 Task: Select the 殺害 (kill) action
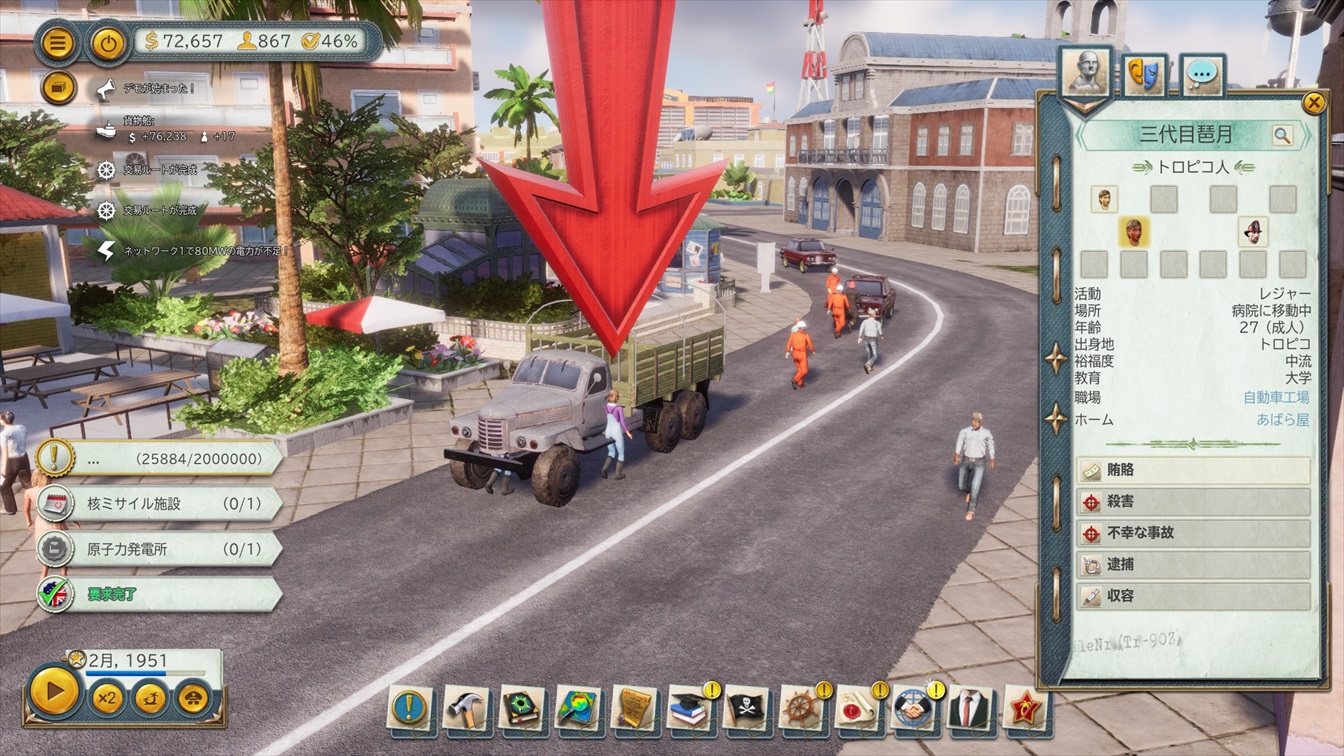pyautogui.click(x=1193, y=501)
